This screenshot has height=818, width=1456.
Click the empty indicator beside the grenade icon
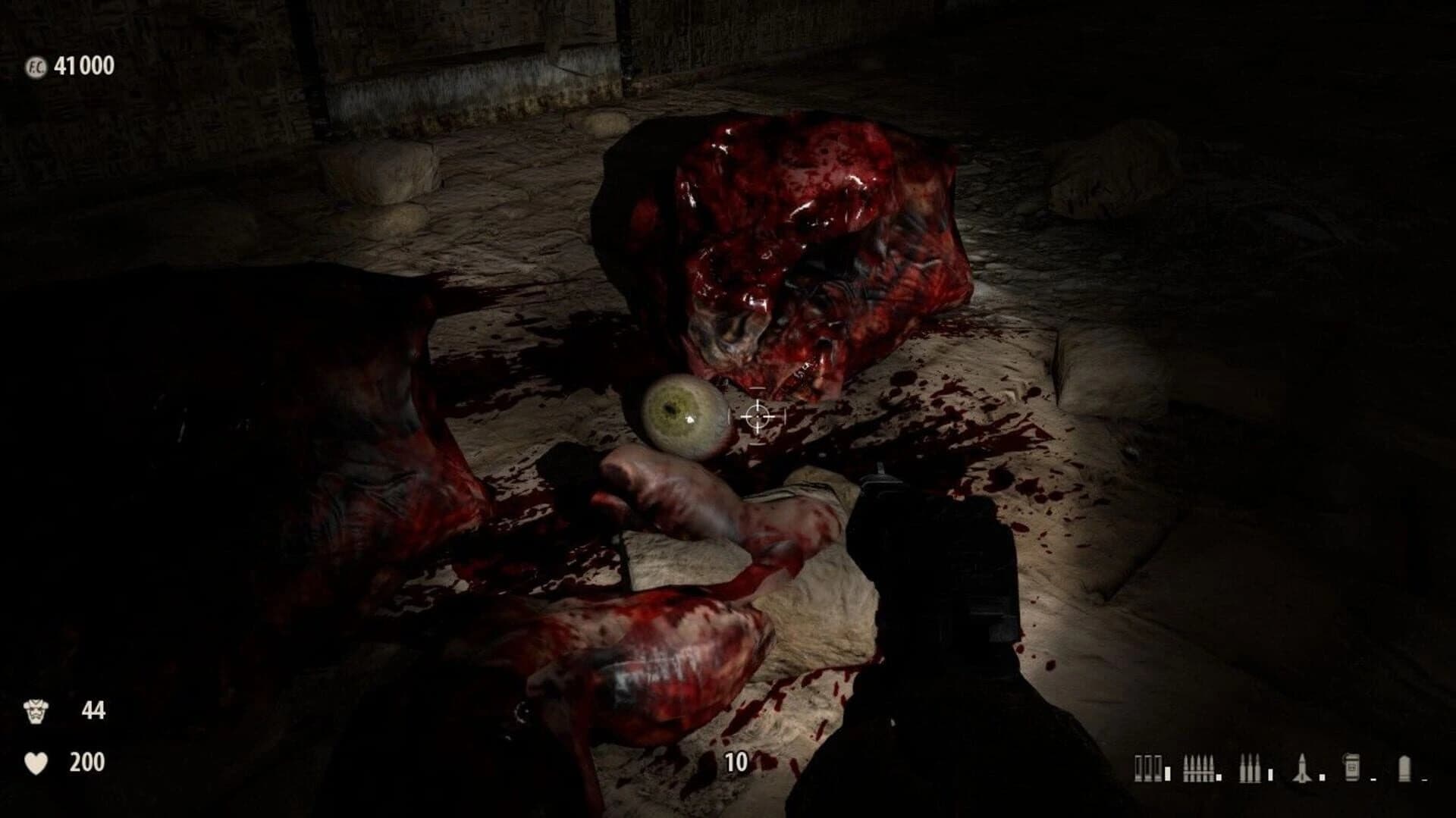1373,779
